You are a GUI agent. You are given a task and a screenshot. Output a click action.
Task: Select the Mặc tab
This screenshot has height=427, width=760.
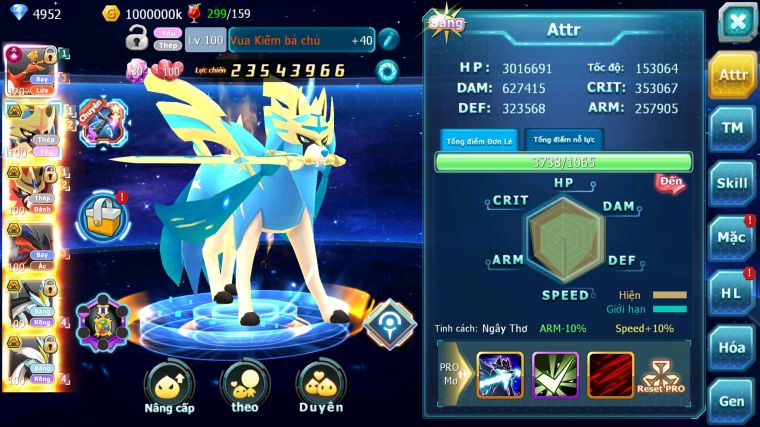pos(732,238)
